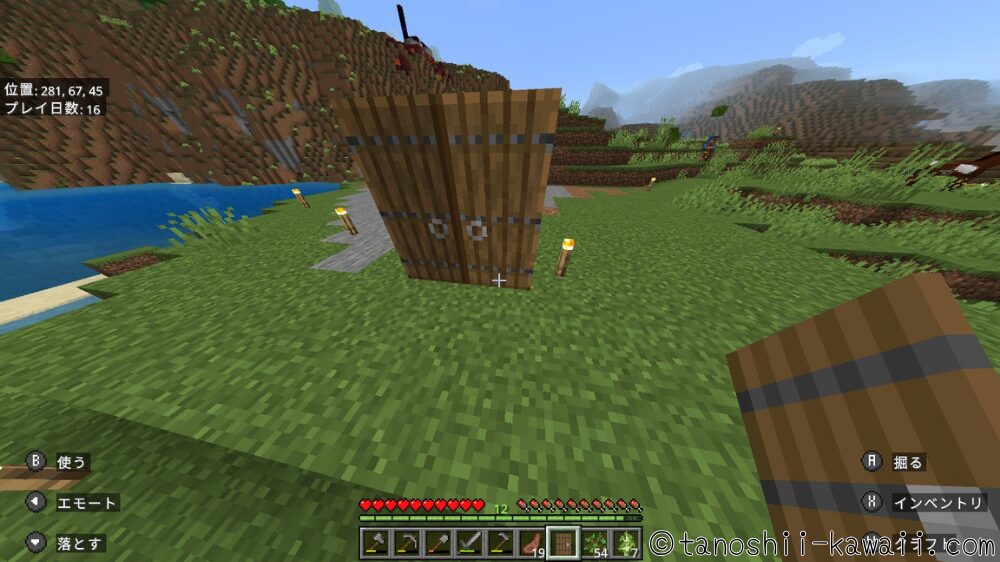Image resolution: width=1000 pixels, height=562 pixels.
Task: Click the wooden door hotbar slot
Action: pos(563,543)
